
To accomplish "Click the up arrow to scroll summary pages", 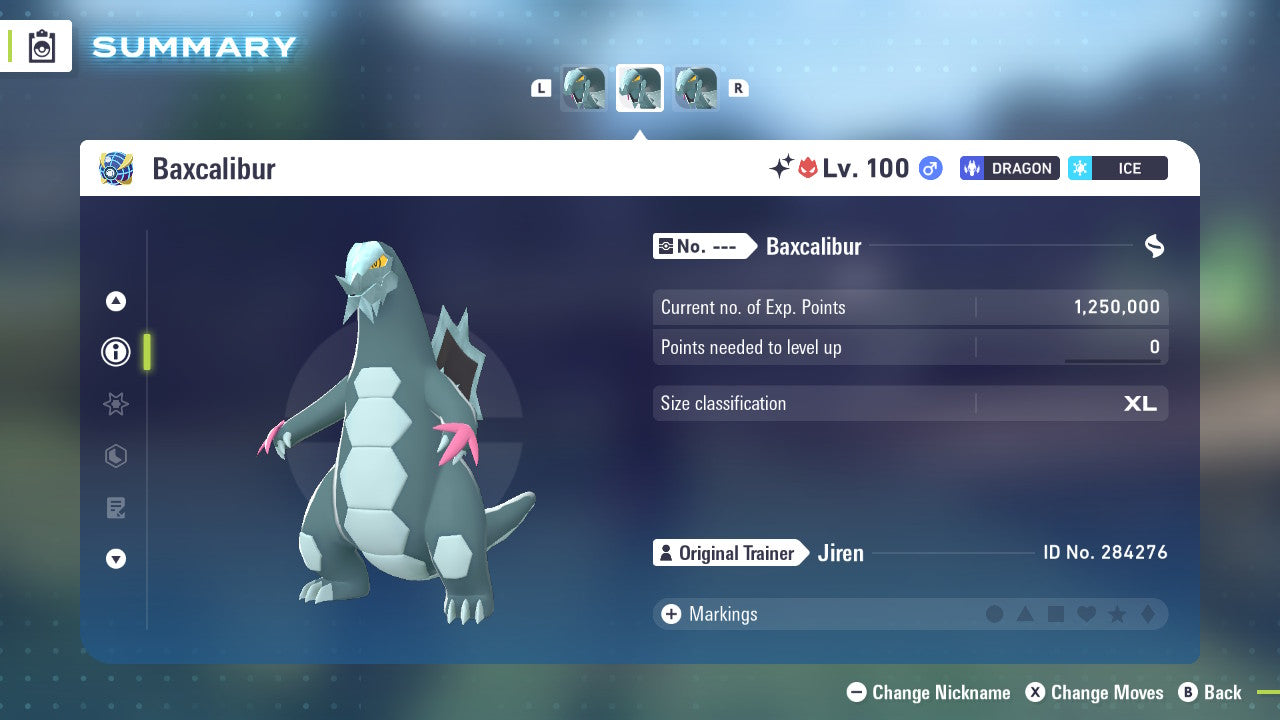I will (x=115, y=301).
